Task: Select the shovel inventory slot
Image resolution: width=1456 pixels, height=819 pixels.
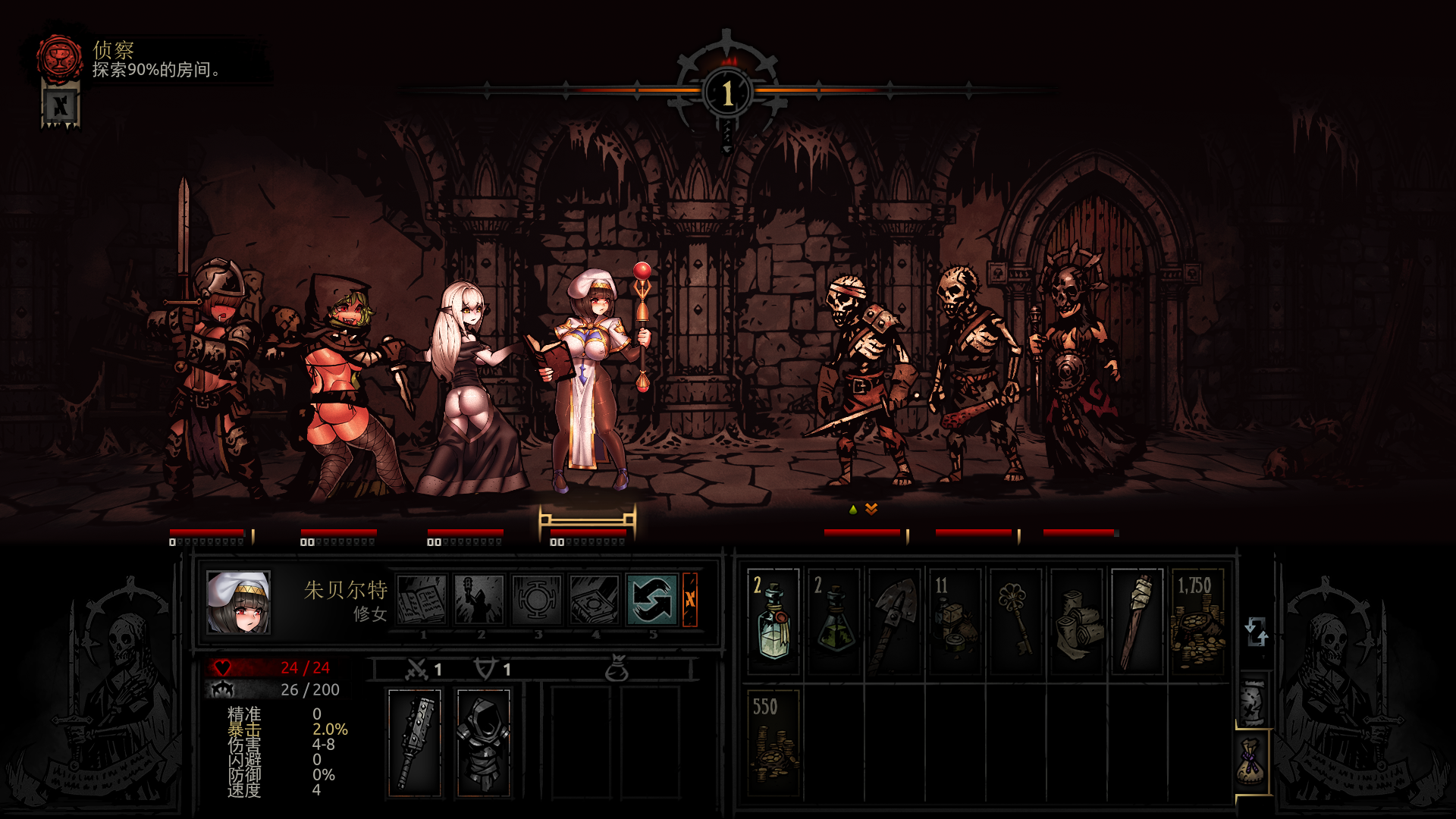Action: [x=895, y=622]
